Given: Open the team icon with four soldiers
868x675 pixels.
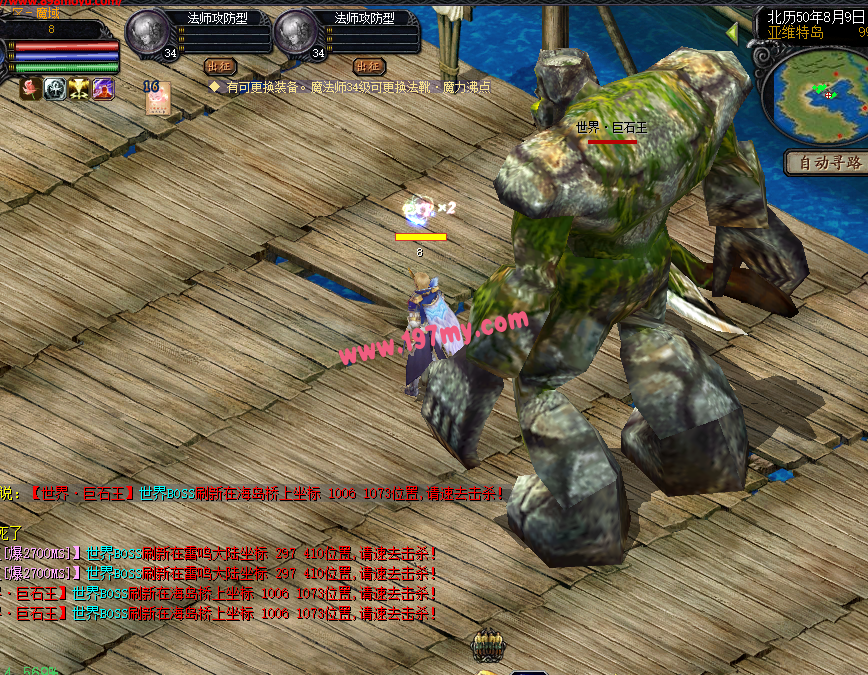Looking at the screenshot, I should pos(488,645).
